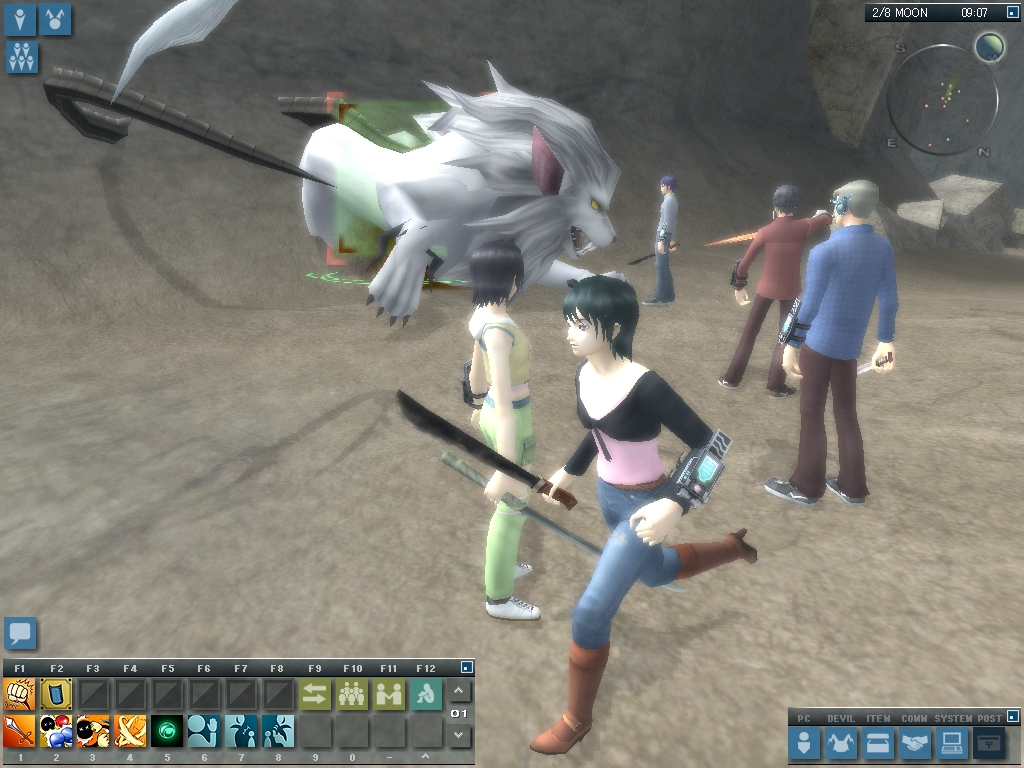Viewport: 1024px width, 768px height.
Task: Open the Devil menu
Action: pos(842,743)
